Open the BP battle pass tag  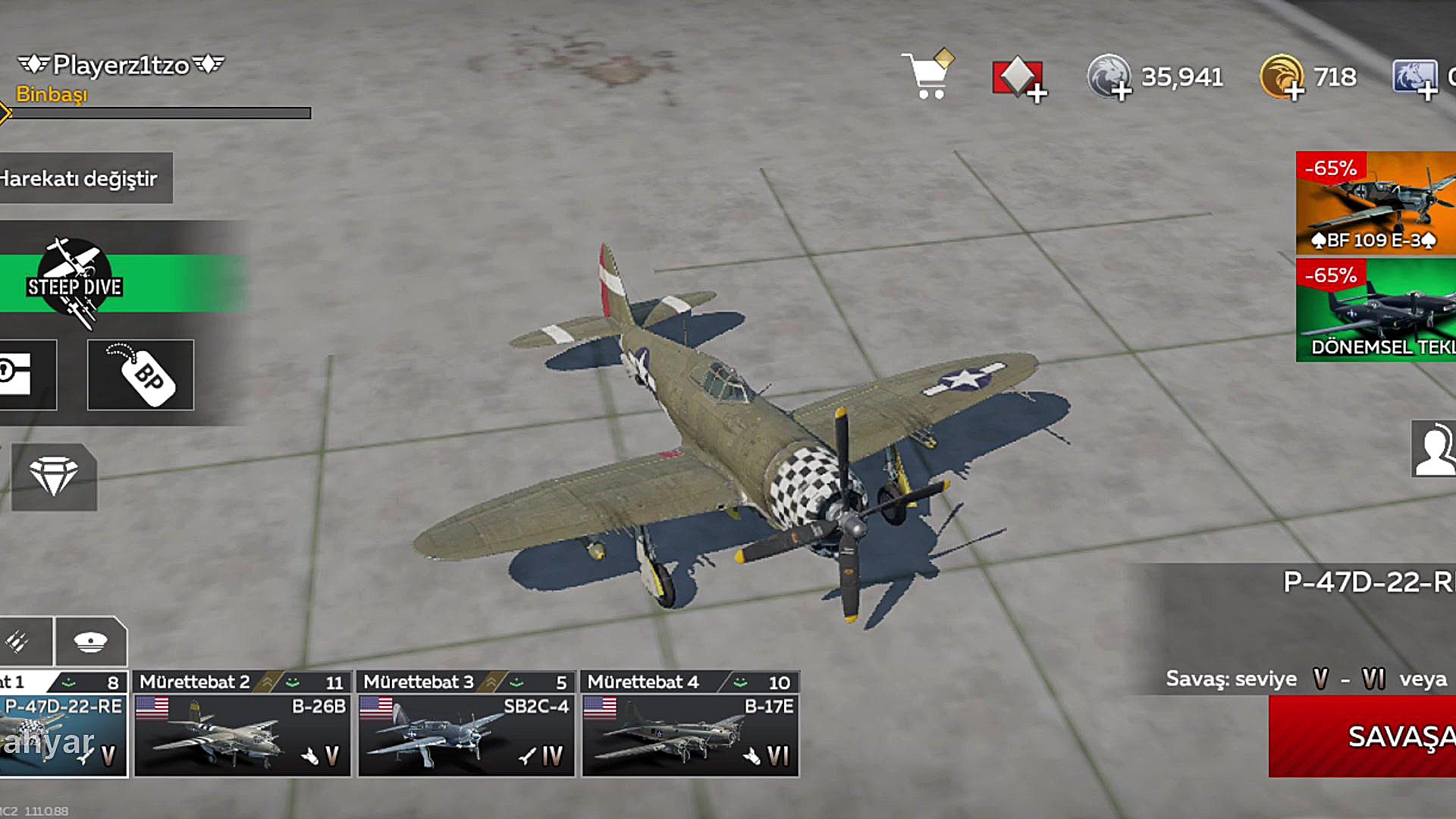(140, 375)
